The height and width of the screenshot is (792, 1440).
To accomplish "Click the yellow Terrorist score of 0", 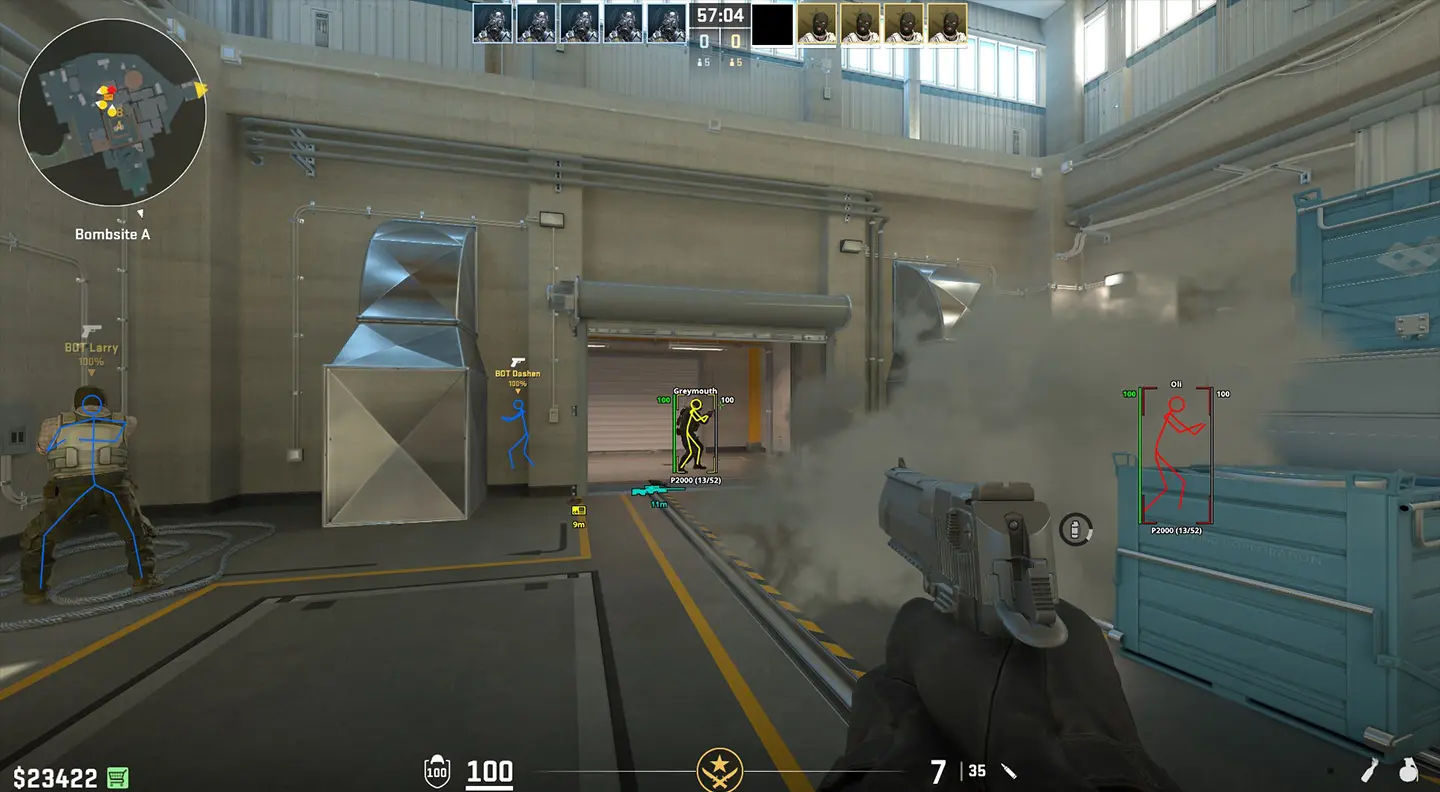I will point(737,39).
